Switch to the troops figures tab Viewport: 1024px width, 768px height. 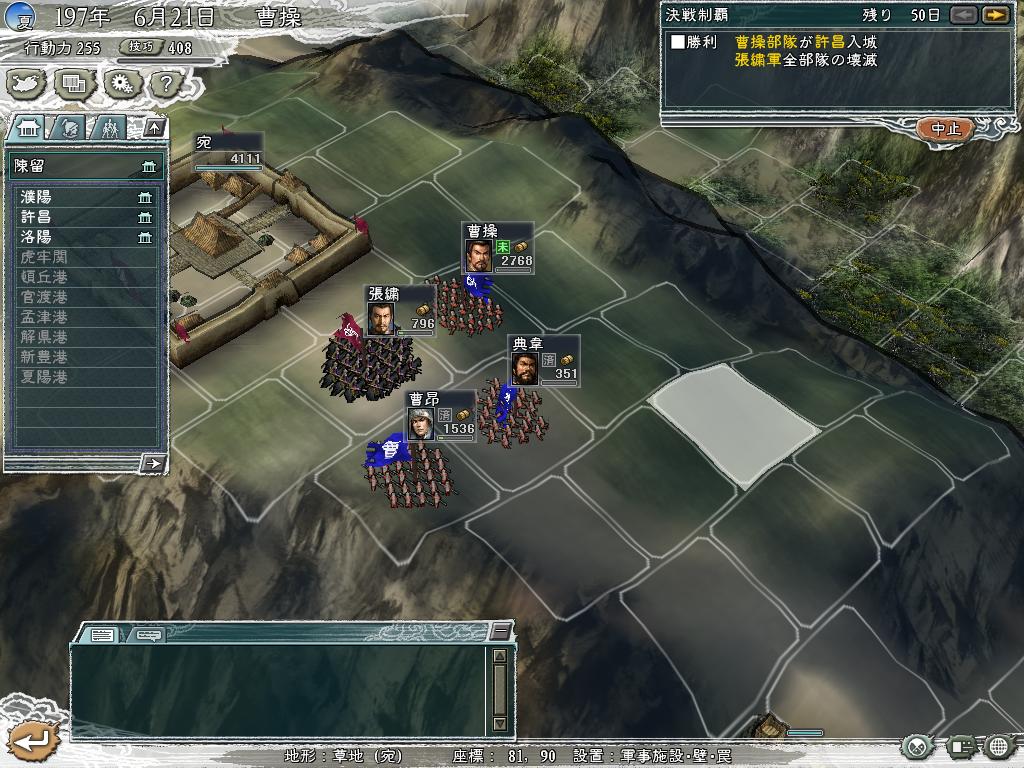coord(109,127)
